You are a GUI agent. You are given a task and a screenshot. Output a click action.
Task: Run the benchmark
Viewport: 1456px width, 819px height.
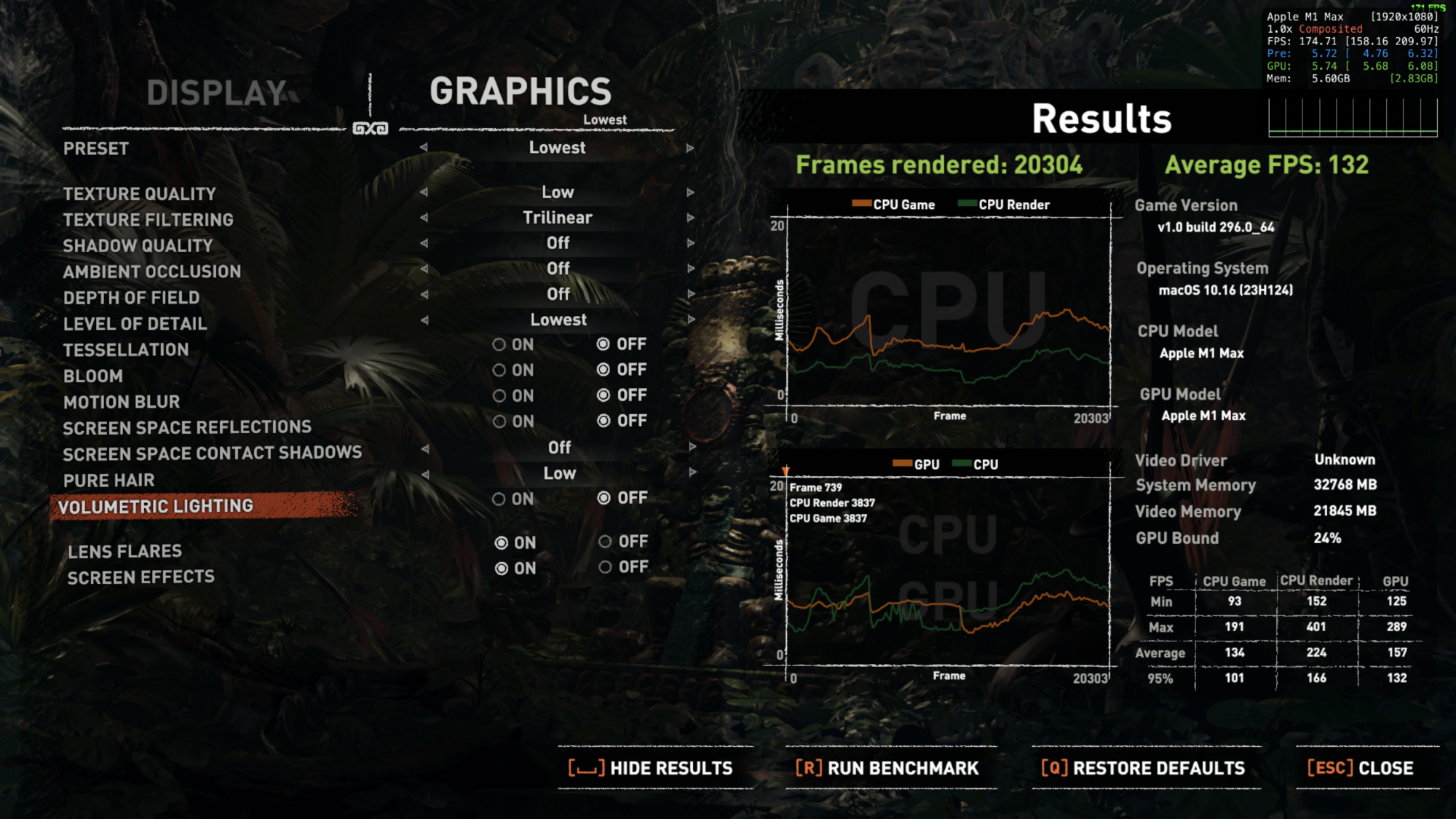[x=887, y=768]
